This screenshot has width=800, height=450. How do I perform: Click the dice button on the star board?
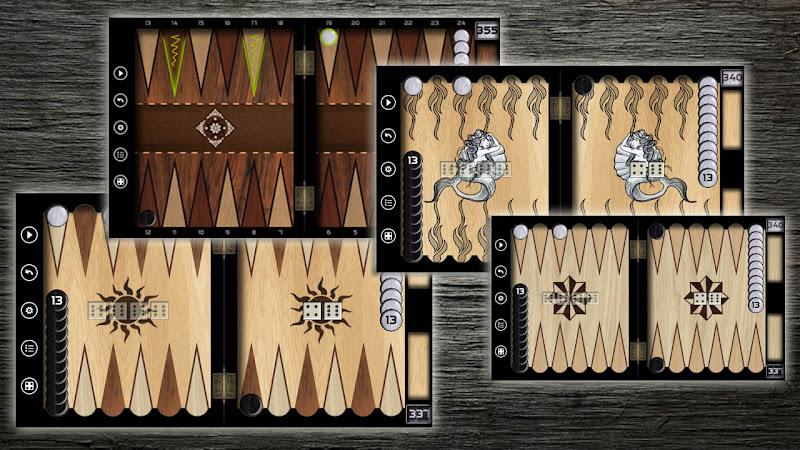pyautogui.click(x=502, y=352)
